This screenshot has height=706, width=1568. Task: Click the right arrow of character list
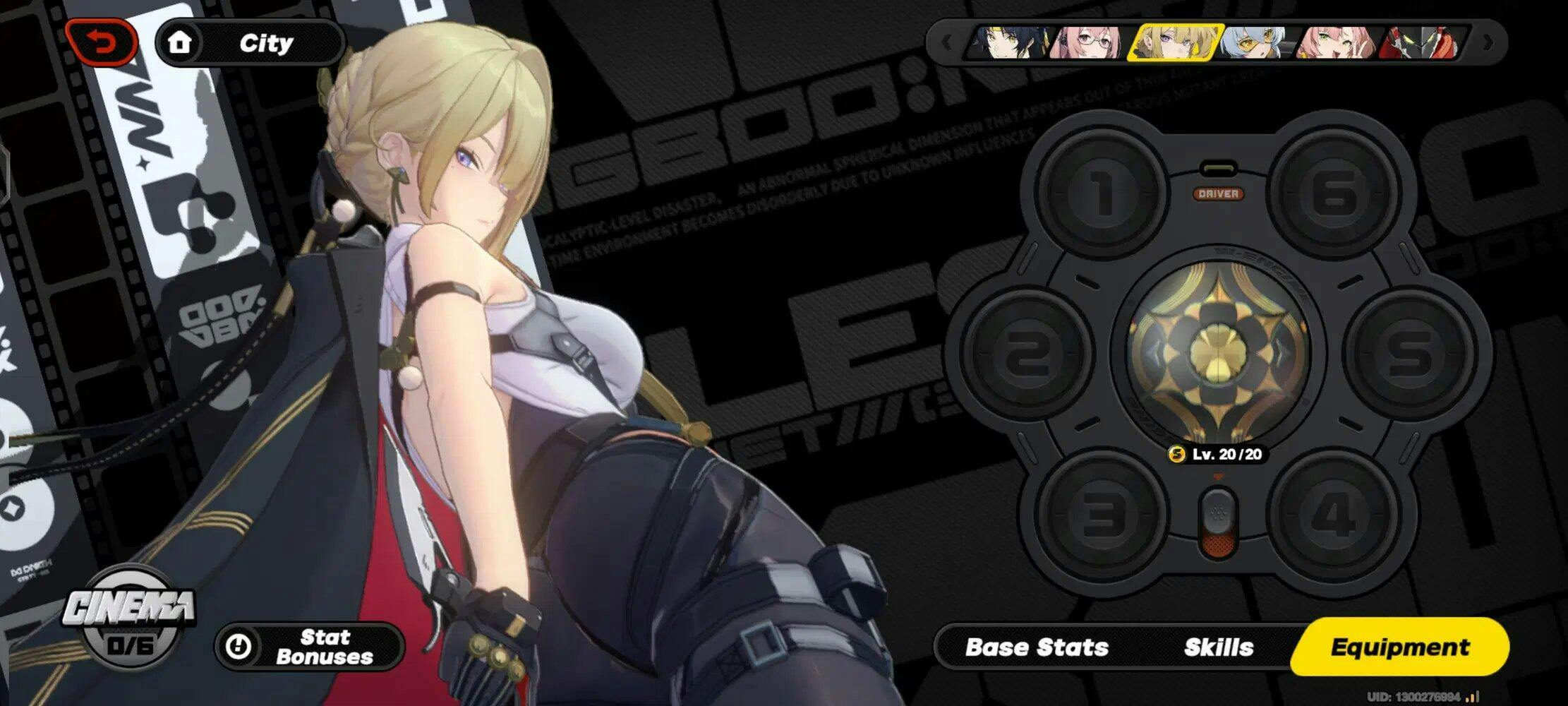click(1488, 43)
